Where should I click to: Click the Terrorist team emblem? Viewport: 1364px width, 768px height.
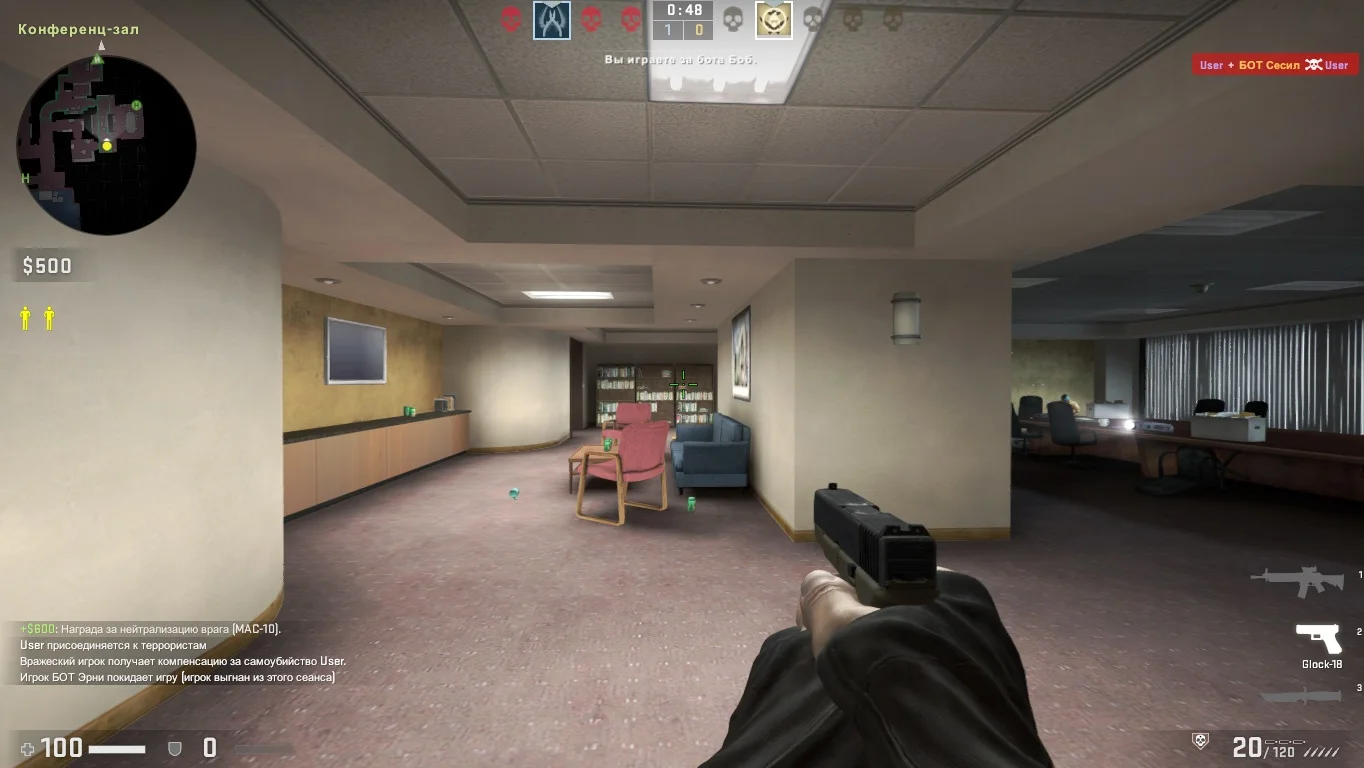773,20
